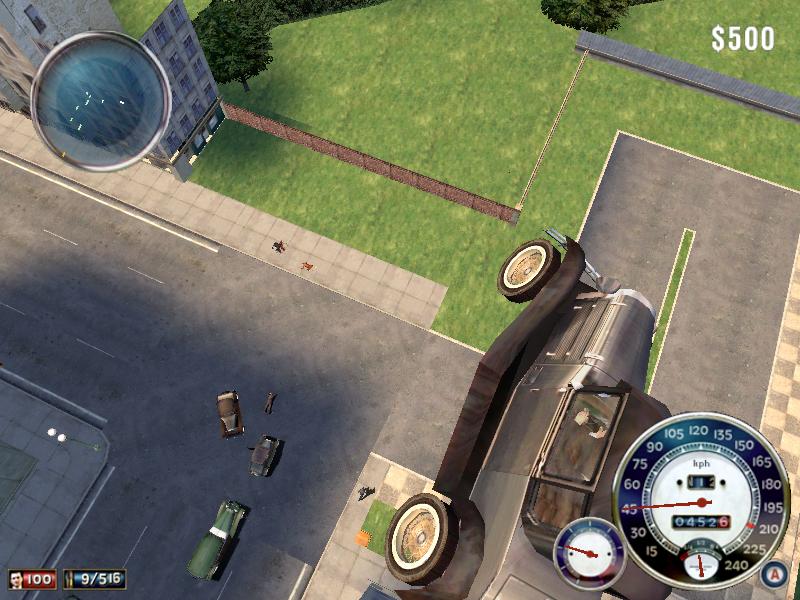Select the automatic transmission "A" indicator
The image size is (800, 600).
click(769, 574)
